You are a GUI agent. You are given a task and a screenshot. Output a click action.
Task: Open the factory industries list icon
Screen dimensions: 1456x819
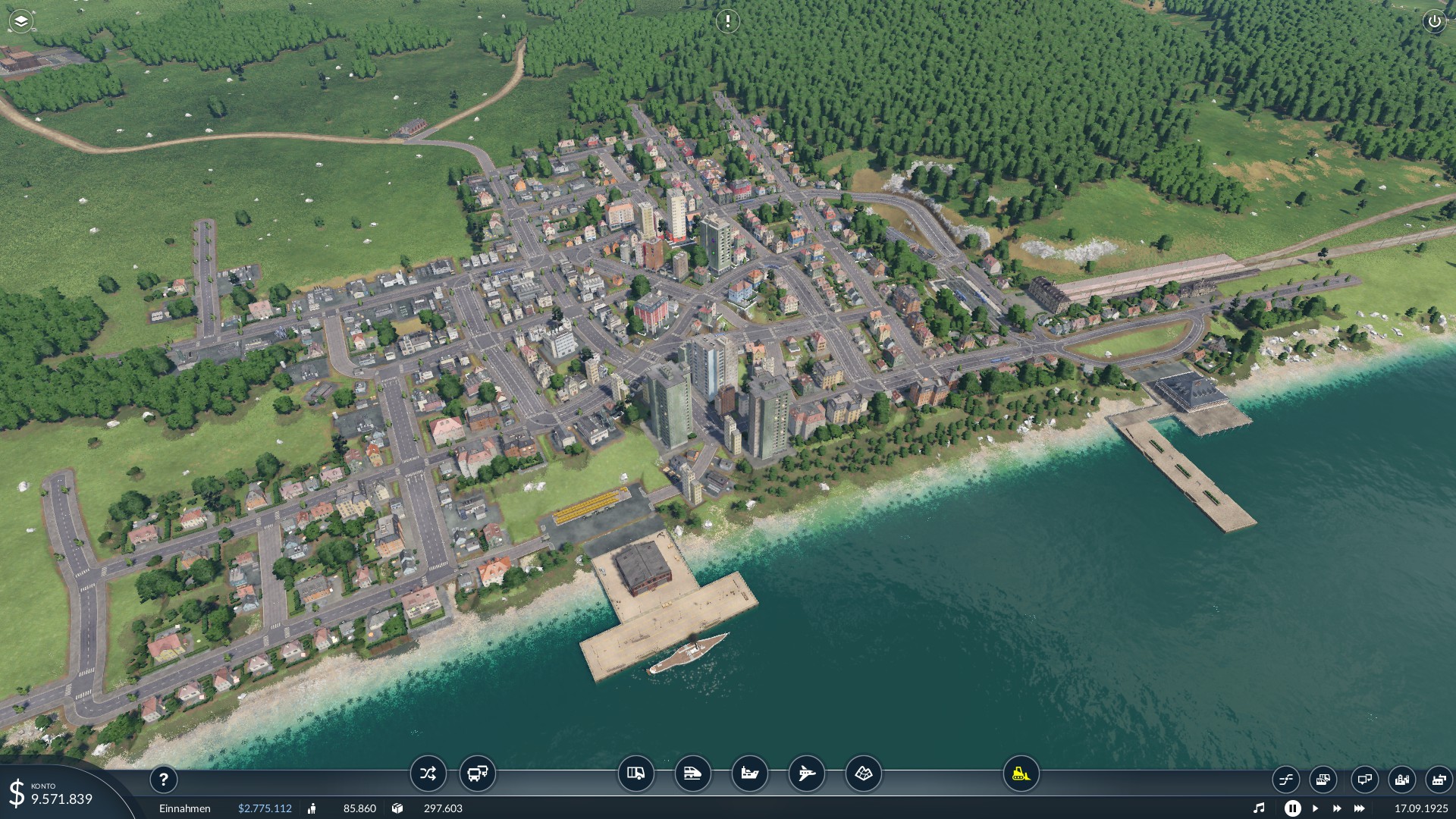pos(1439,779)
